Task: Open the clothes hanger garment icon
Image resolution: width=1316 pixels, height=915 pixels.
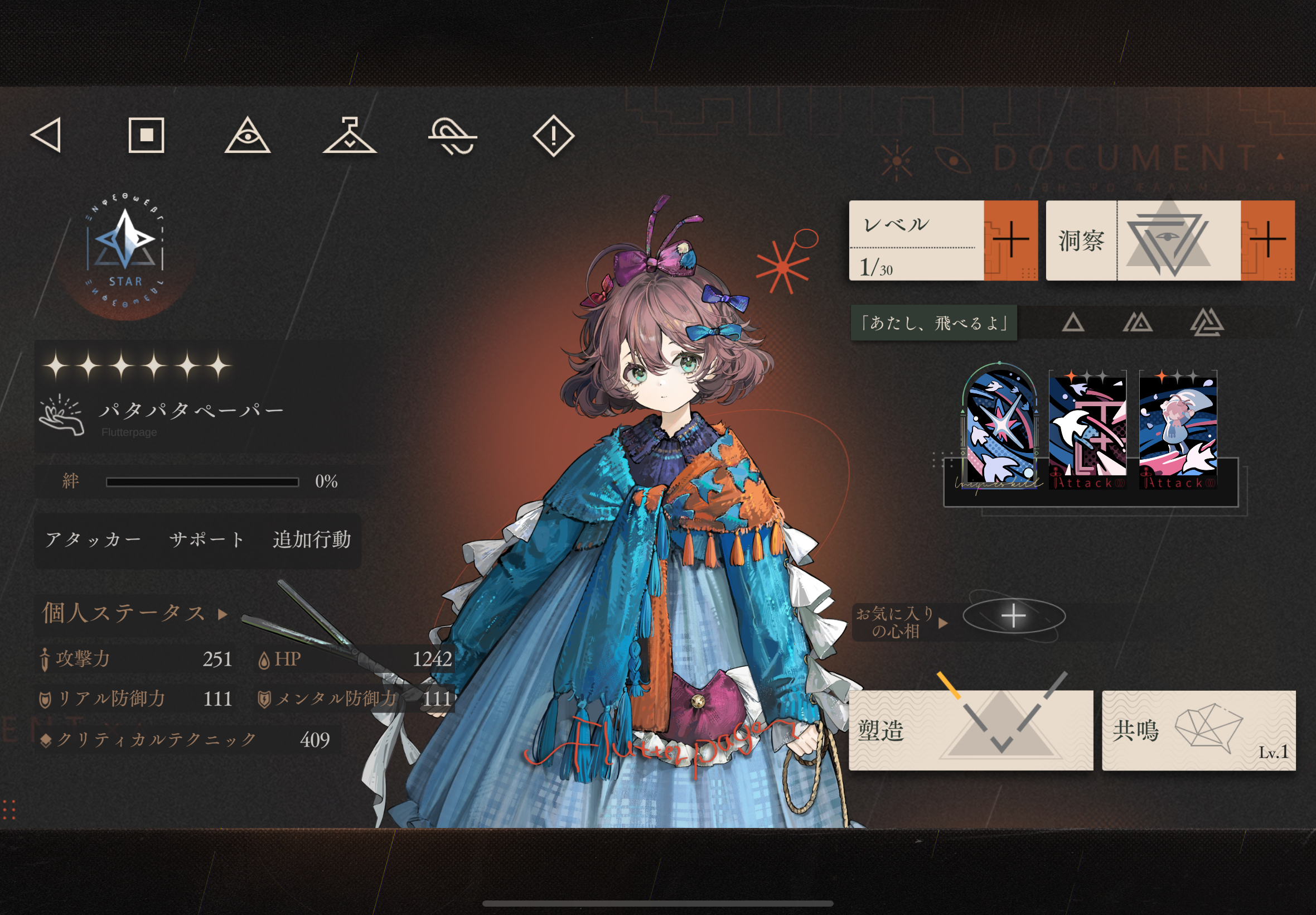Action: pyautogui.click(x=350, y=136)
